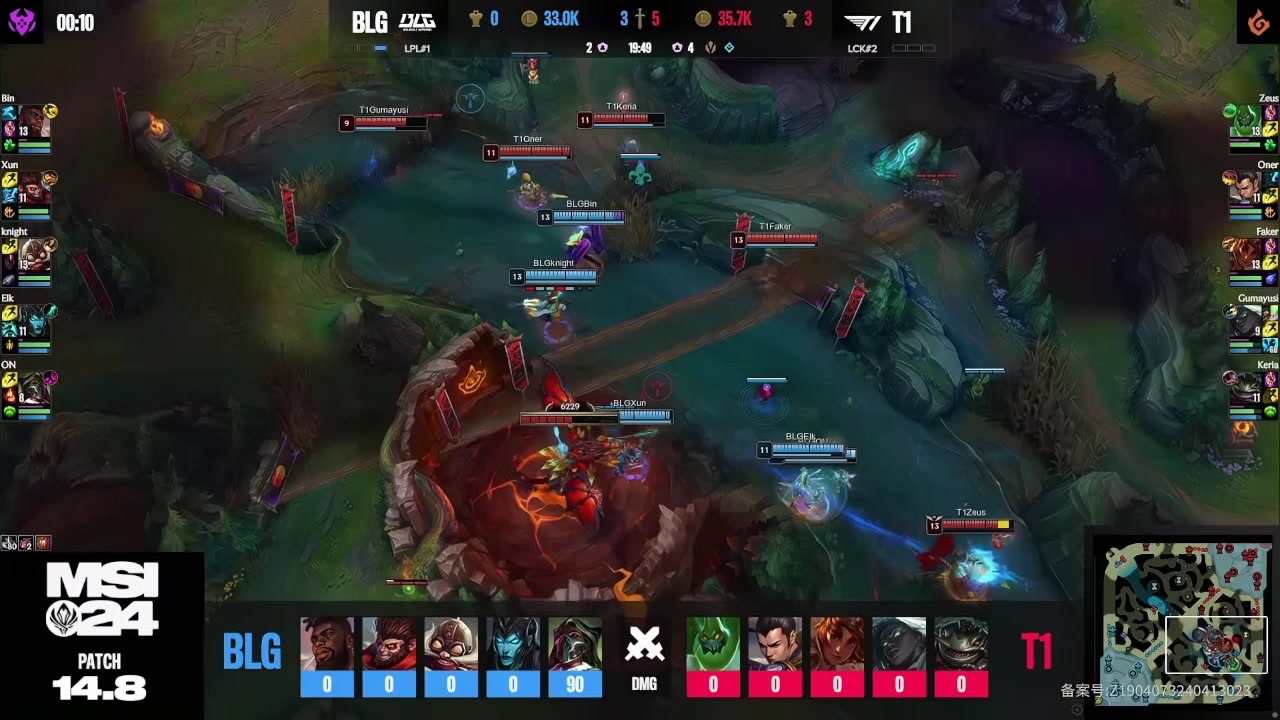Select Gumayusi's champion portrait in the sidebar
The image size is (1280, 720).
click(1246, 321)
